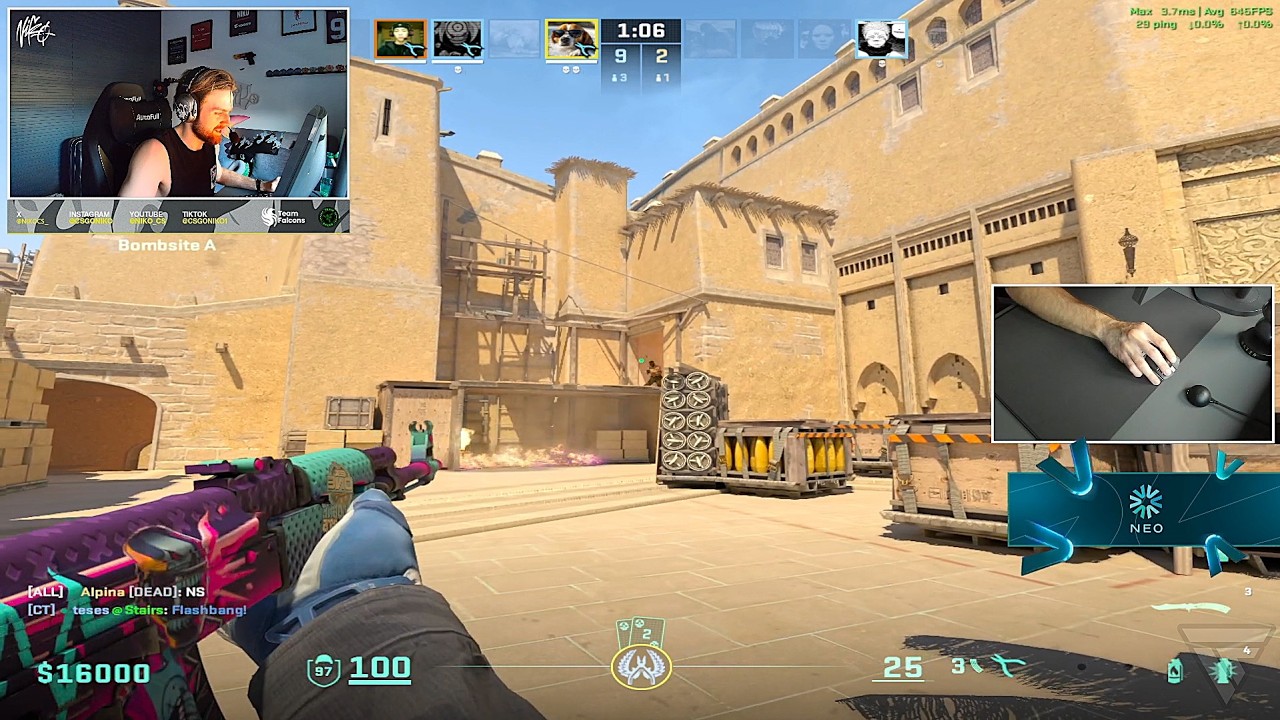The height and width of the screenshot is (720, 1280).
Task: Select the orange-framed teammate avatar
Action: tap(400, 39)
